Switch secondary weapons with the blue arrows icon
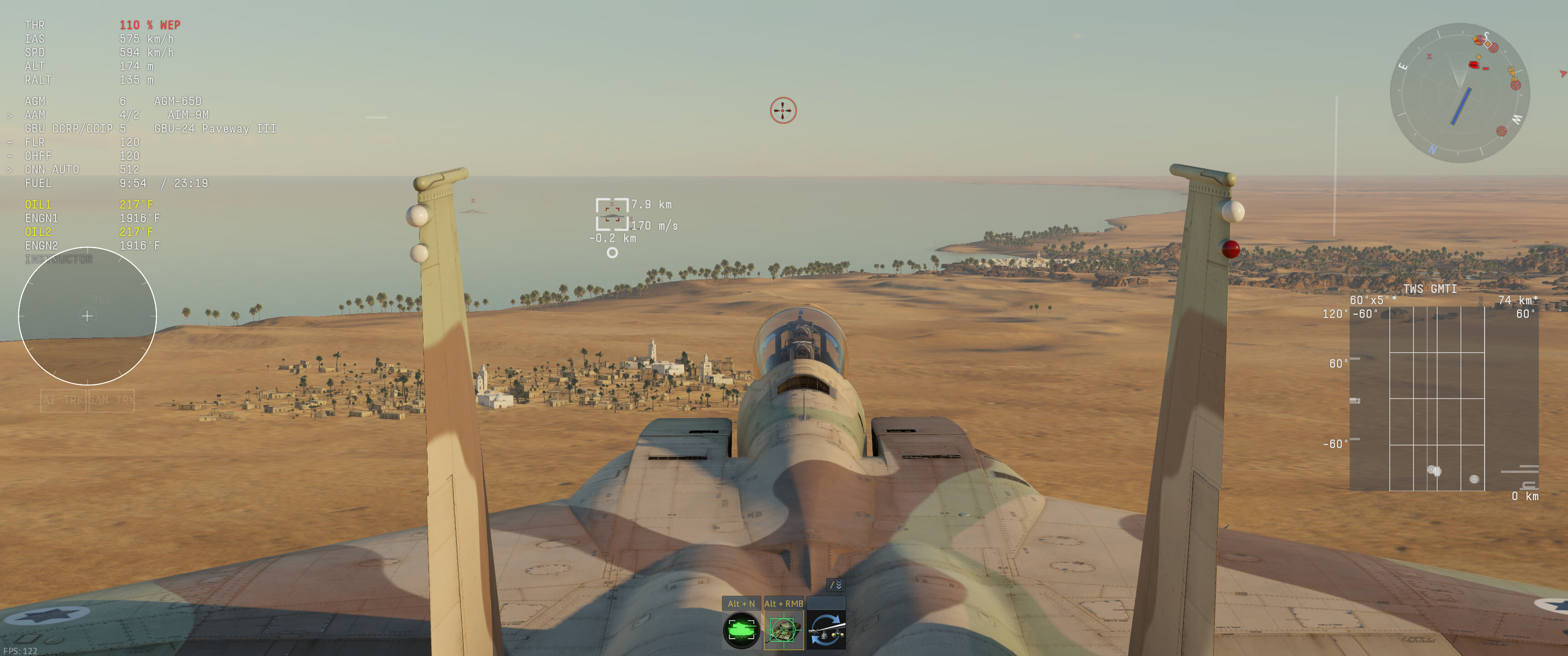Viewport: 1568px width, 656px height. click(826, 630)
